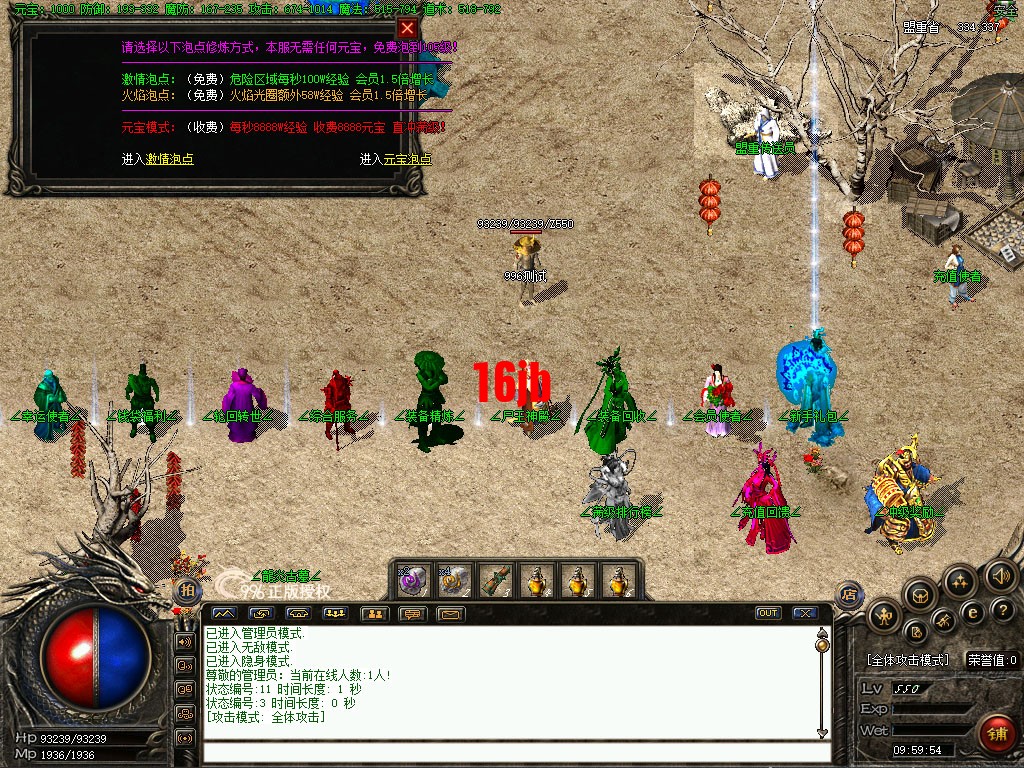The width and height of the screenshot is (1024, 768).
Task: Click the round 'e' button
Action: [x=970, y=612]
